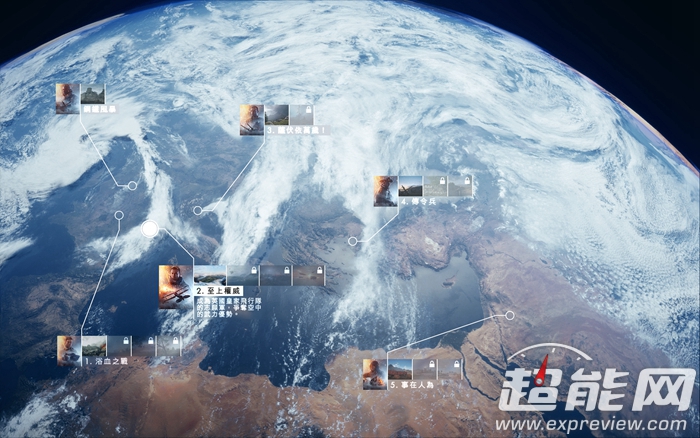
Task: Open first chapter thumbnail of 傳令兵
Action: tap(410, 186)
